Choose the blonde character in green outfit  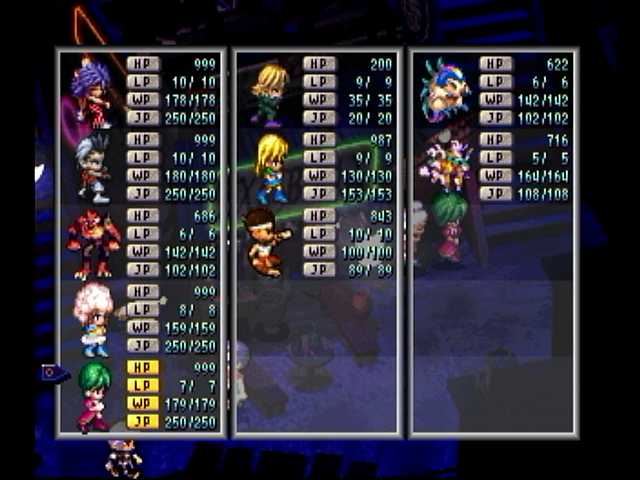point(269,93)
